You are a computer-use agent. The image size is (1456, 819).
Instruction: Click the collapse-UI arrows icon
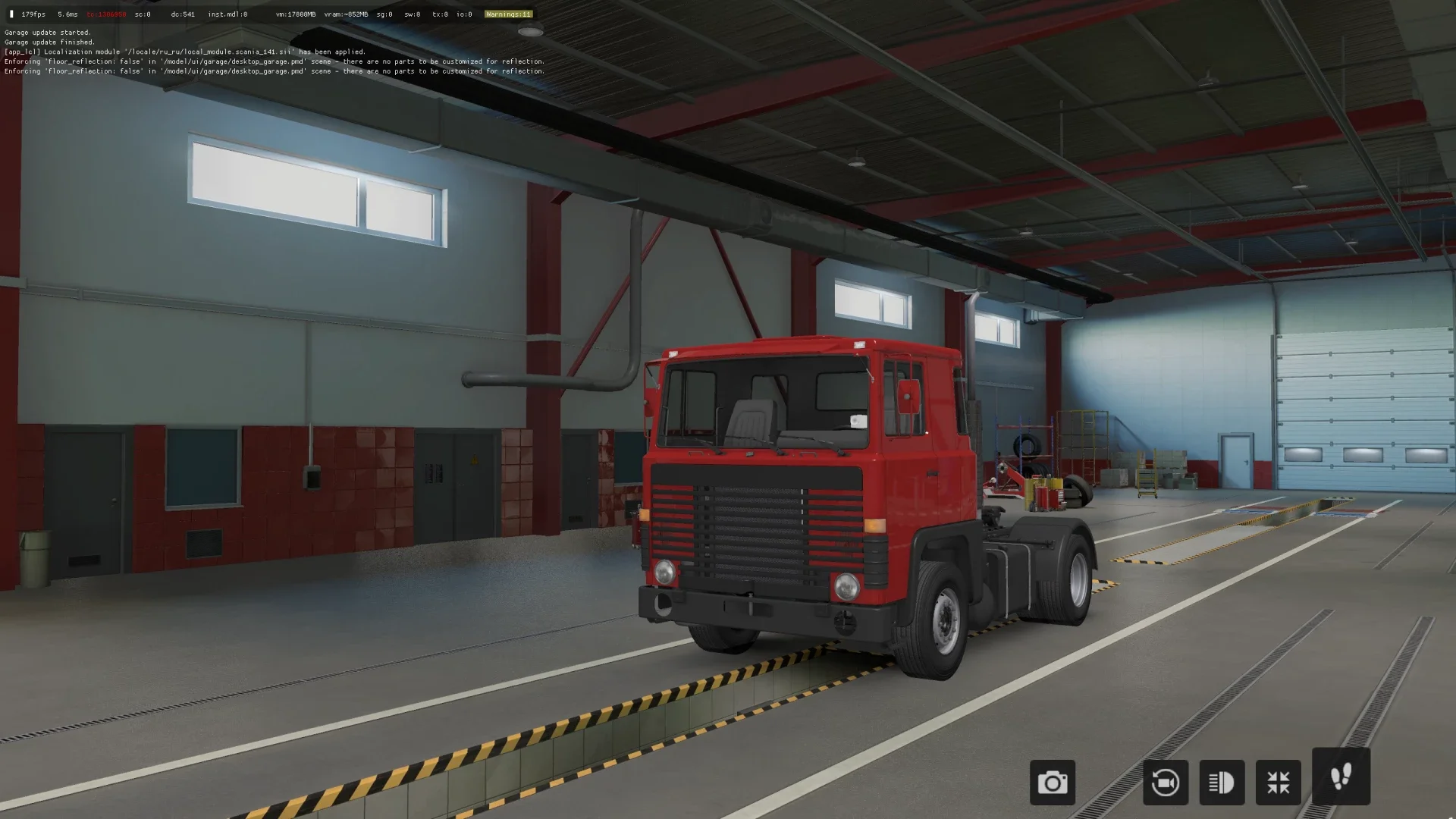tap(1278, 782)
